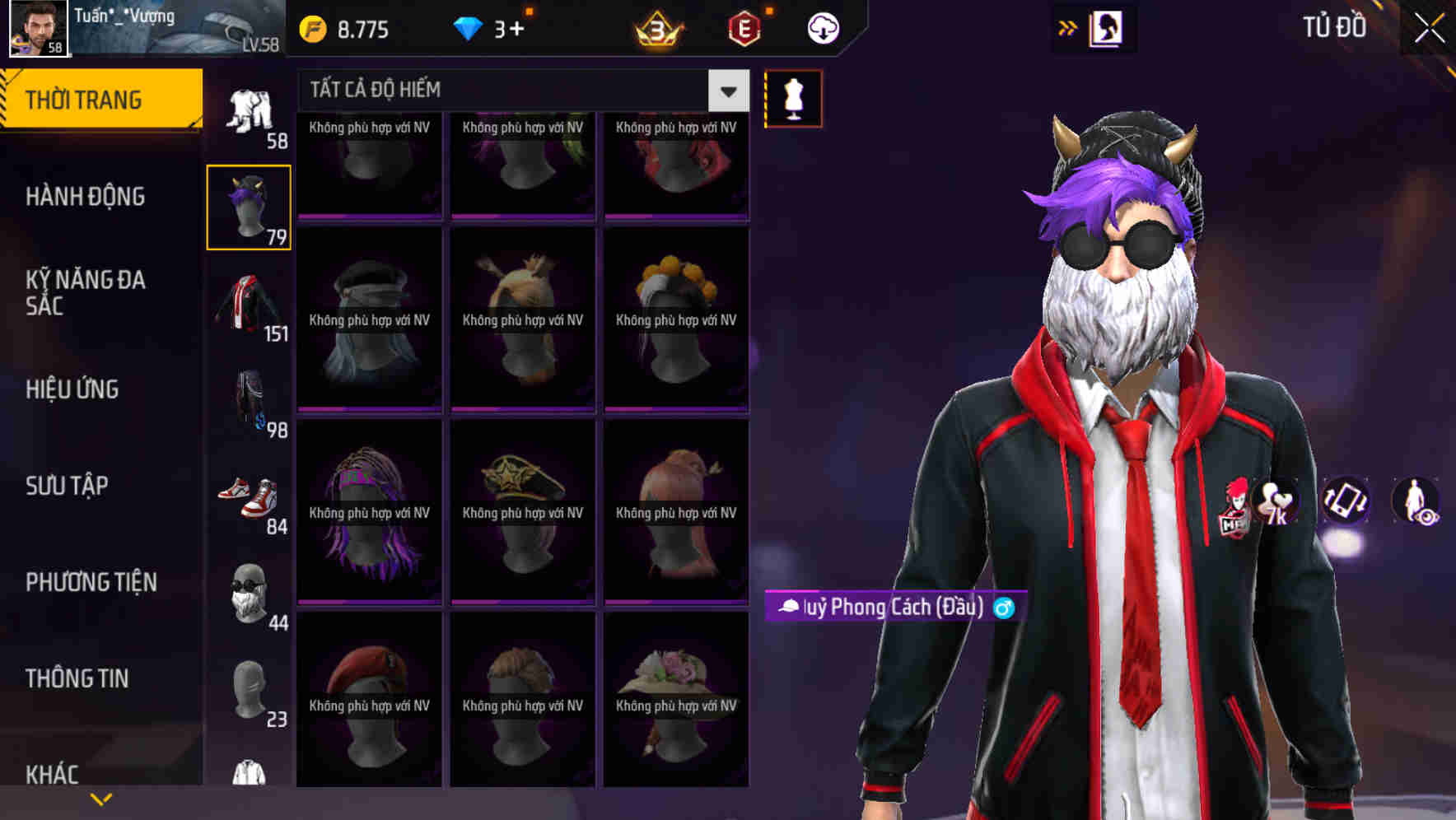Click the diamond top-up icon showing 3+
This screenshot has height=820, width=1456.
click(x=469, y=27)
